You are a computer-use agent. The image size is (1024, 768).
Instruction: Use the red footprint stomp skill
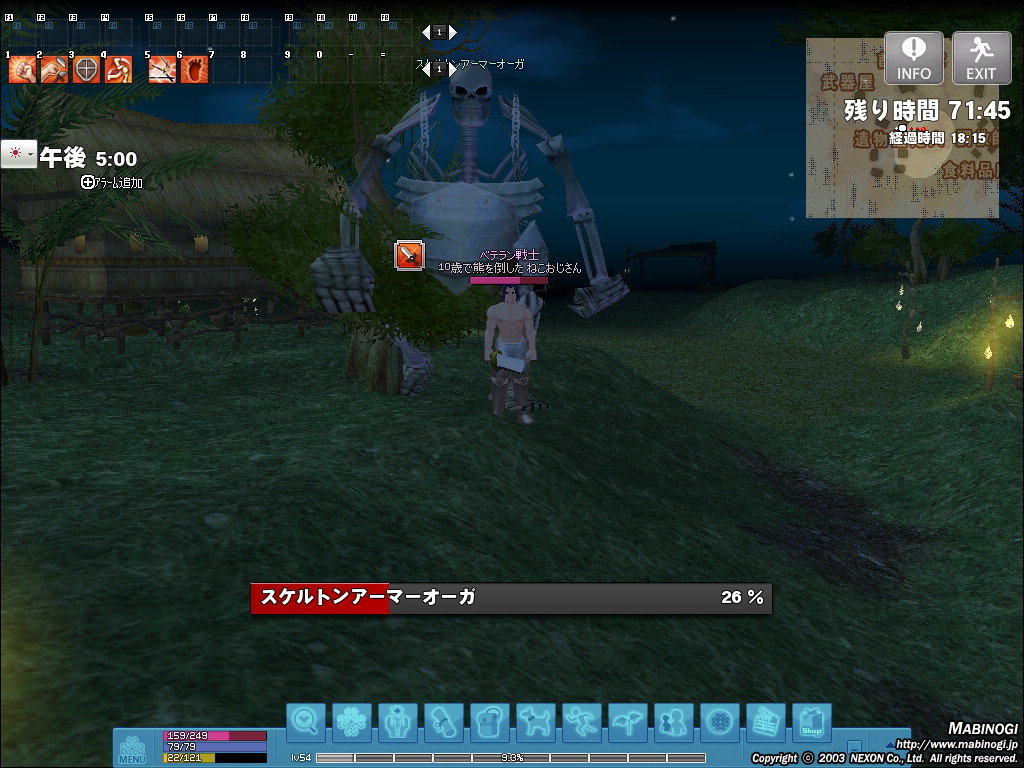194,69
